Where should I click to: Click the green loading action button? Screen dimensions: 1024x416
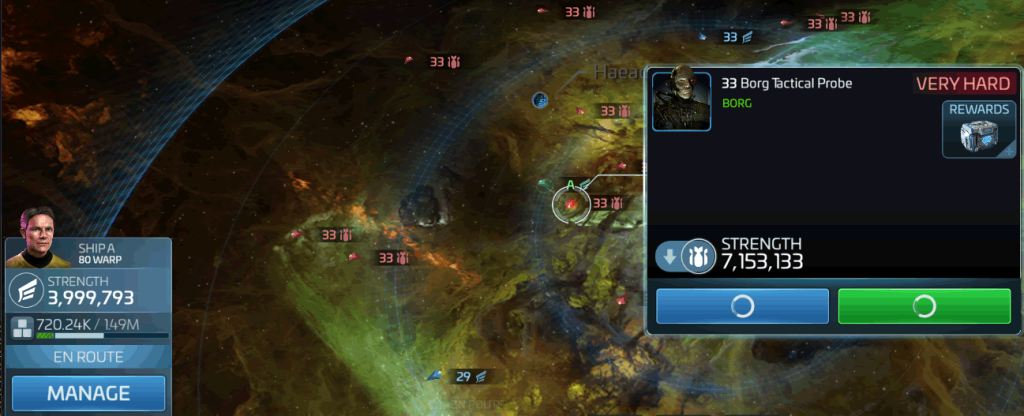[x=924, y=306]
